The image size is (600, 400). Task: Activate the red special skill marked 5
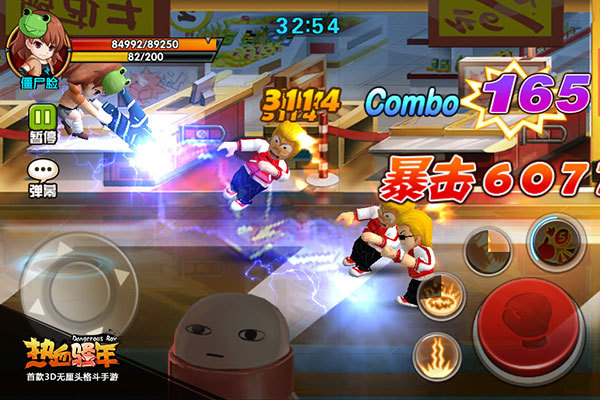click(x=555, y=240)
